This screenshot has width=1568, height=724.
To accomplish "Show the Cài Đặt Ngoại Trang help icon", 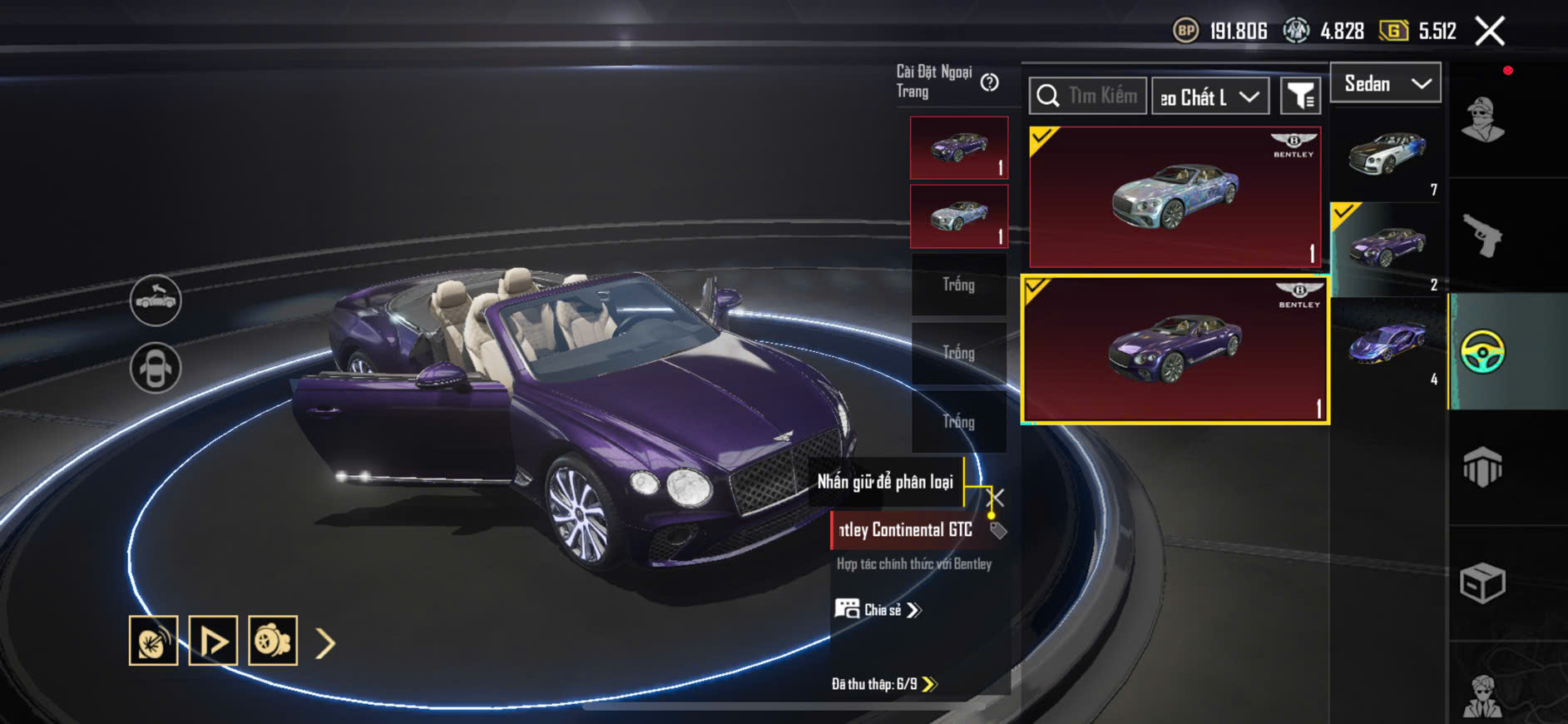I will click(x=989, y=82).
